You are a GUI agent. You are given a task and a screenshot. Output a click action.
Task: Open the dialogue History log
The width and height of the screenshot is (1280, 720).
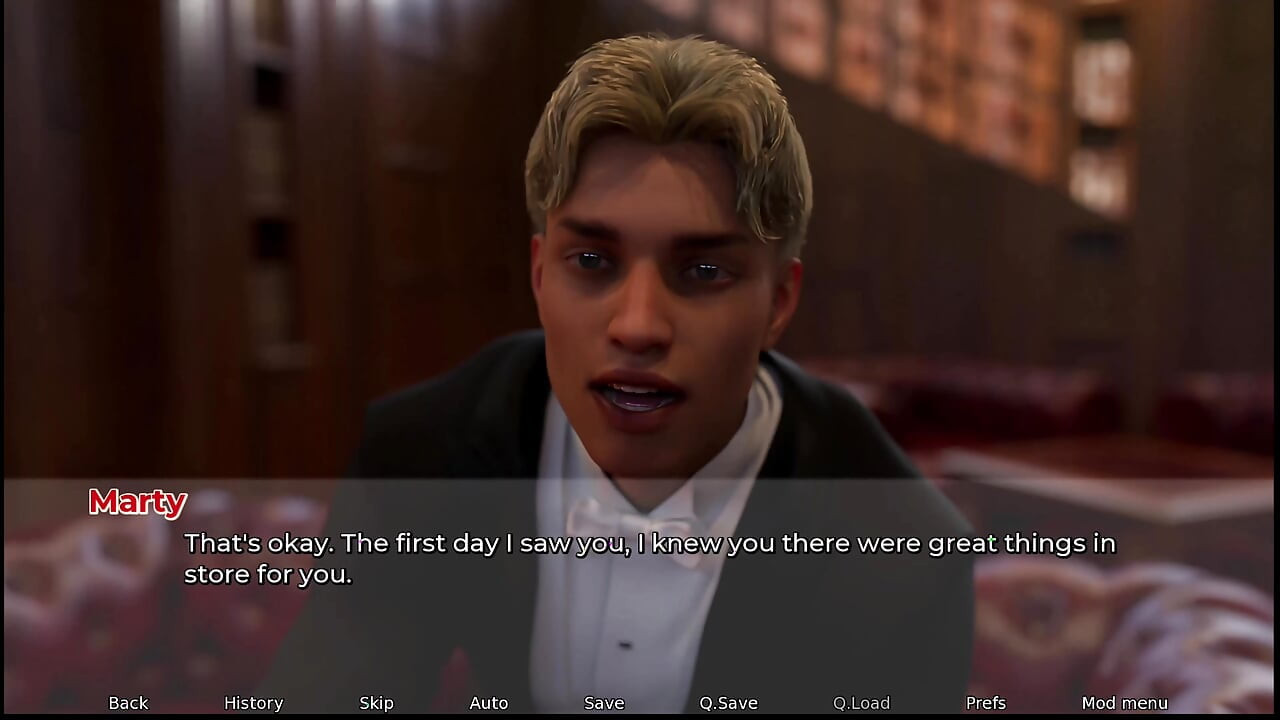pyautogui.click(x=253, y=703)
